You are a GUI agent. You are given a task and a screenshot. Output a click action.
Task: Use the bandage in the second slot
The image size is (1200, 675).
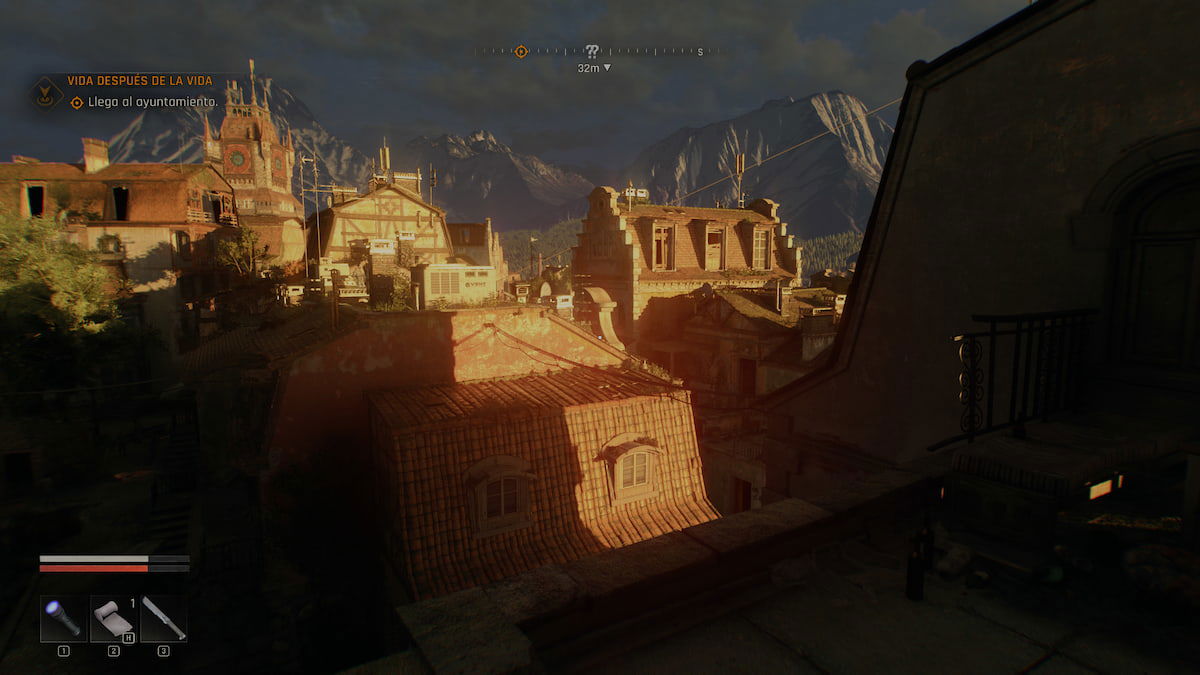[x=113, y=618]
